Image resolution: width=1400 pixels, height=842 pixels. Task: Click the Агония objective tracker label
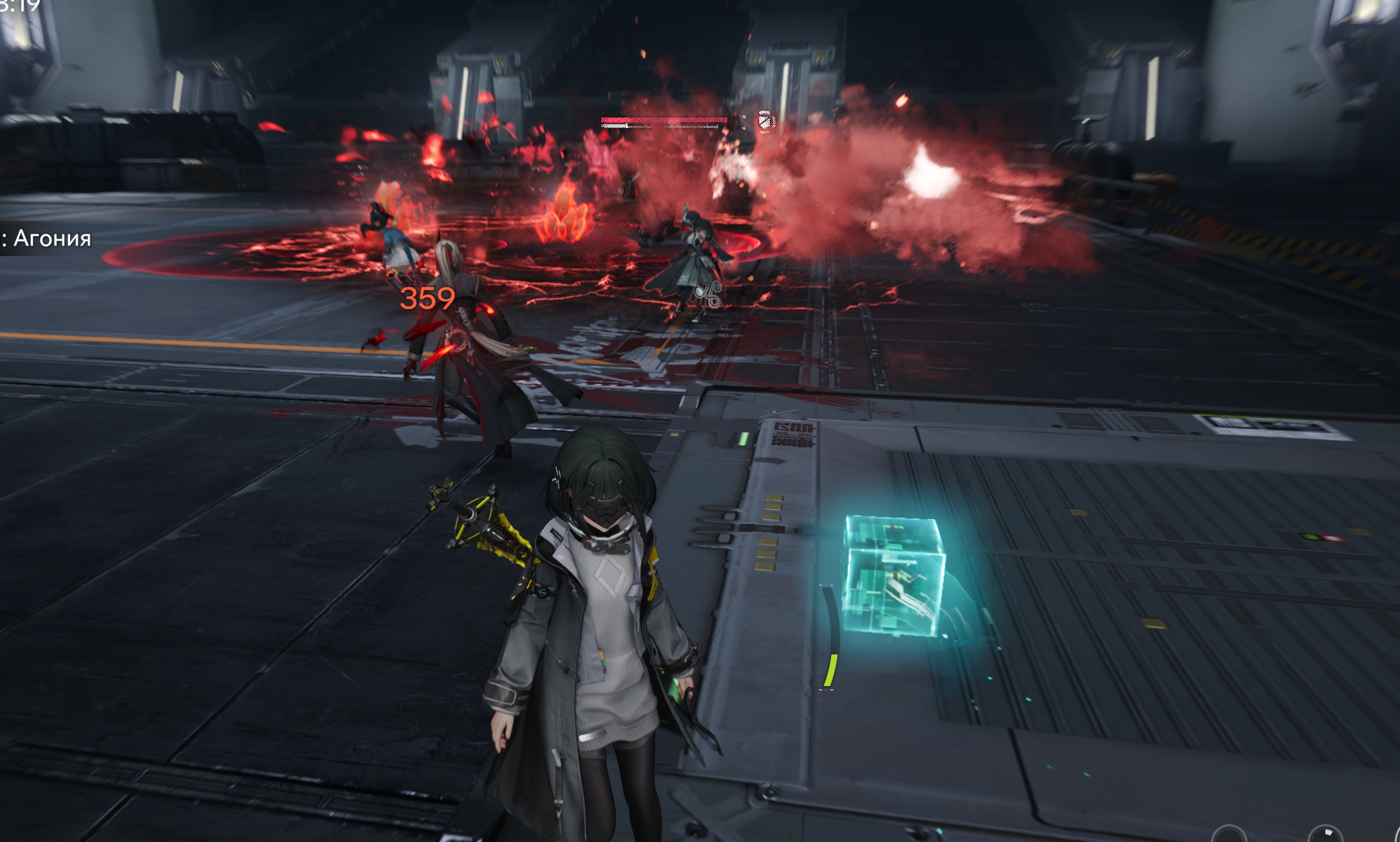(48, 239)
